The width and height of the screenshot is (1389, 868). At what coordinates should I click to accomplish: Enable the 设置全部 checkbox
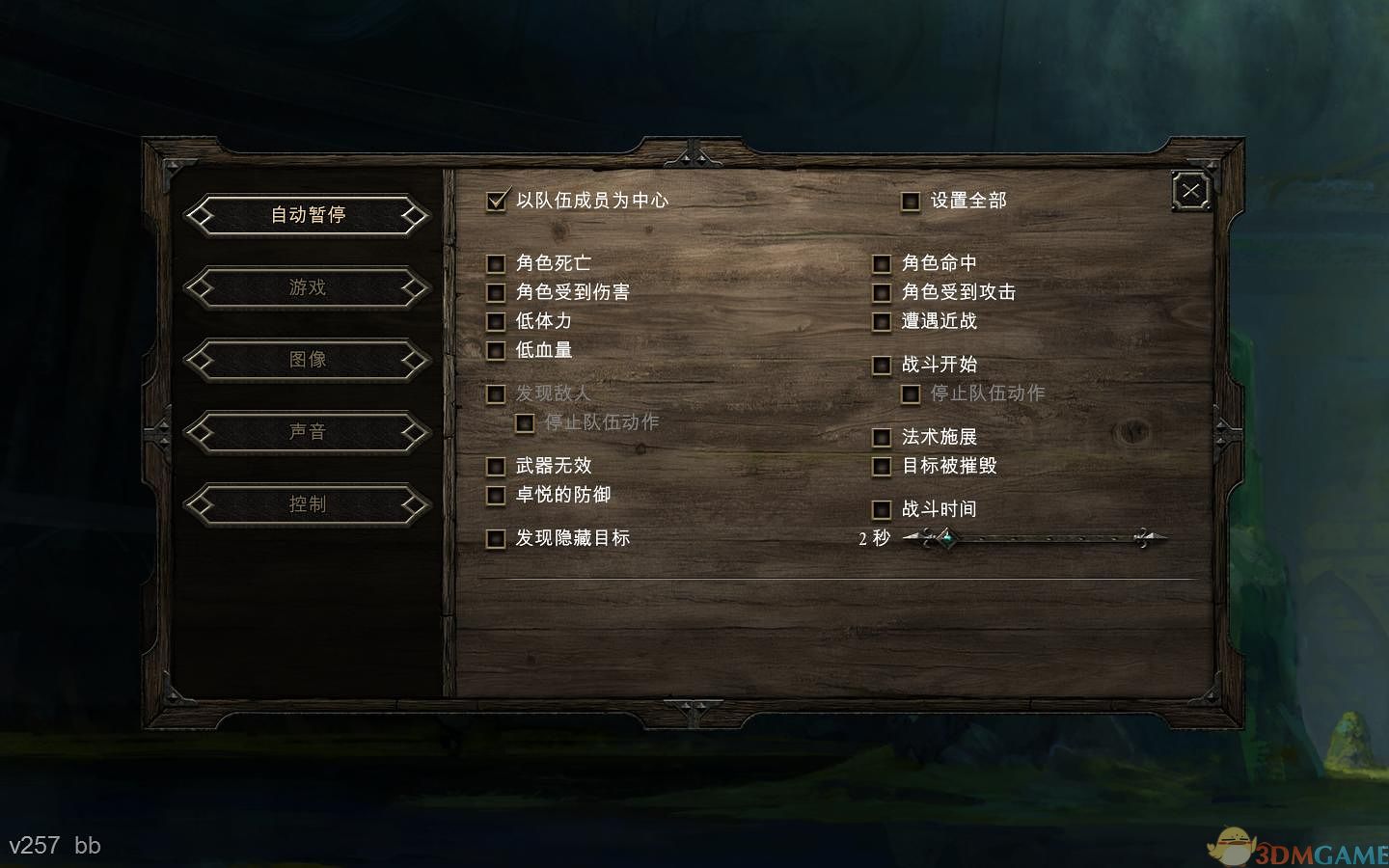(x=912, y=201)
